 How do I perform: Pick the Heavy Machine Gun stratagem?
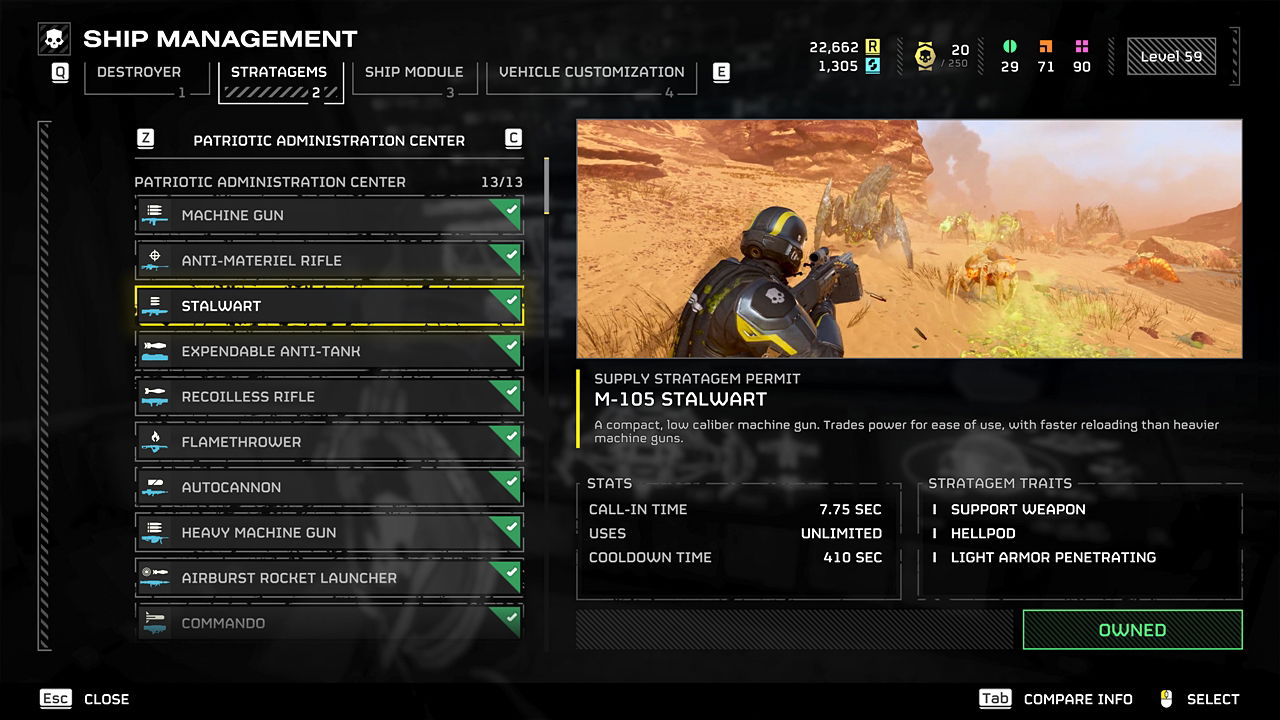coord(328,532)
